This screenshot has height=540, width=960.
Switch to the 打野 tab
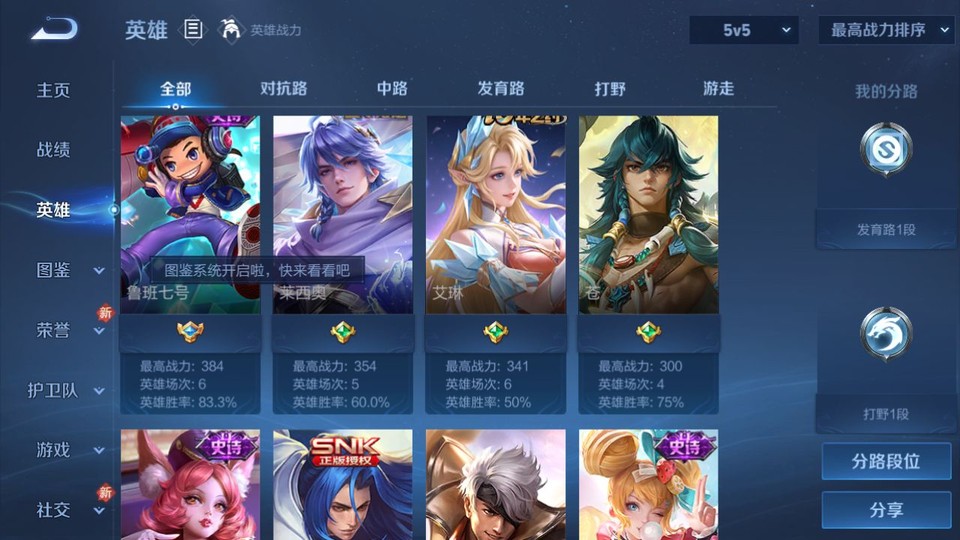tap(610, 89)
